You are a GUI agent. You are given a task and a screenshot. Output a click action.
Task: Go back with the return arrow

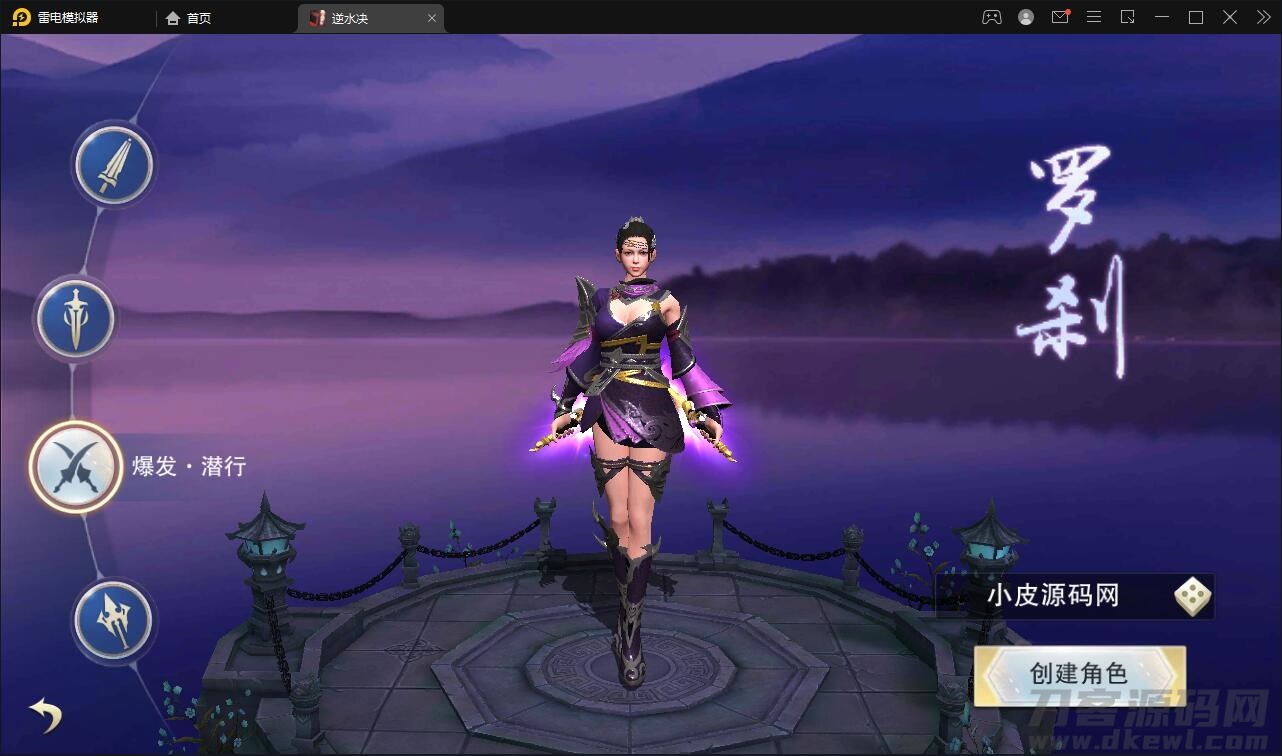pos(46,714)
